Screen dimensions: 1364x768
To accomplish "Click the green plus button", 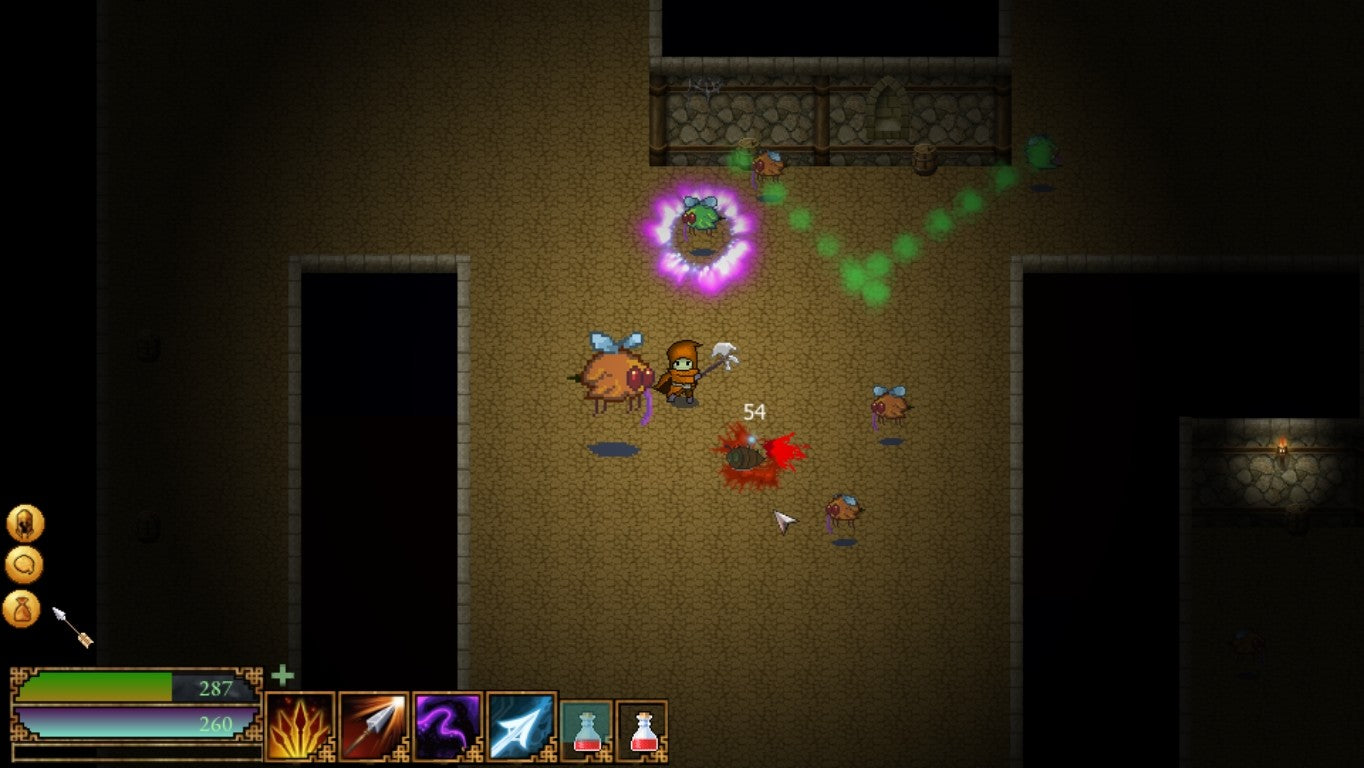I will pyautogui.click(x=283, y=676).
